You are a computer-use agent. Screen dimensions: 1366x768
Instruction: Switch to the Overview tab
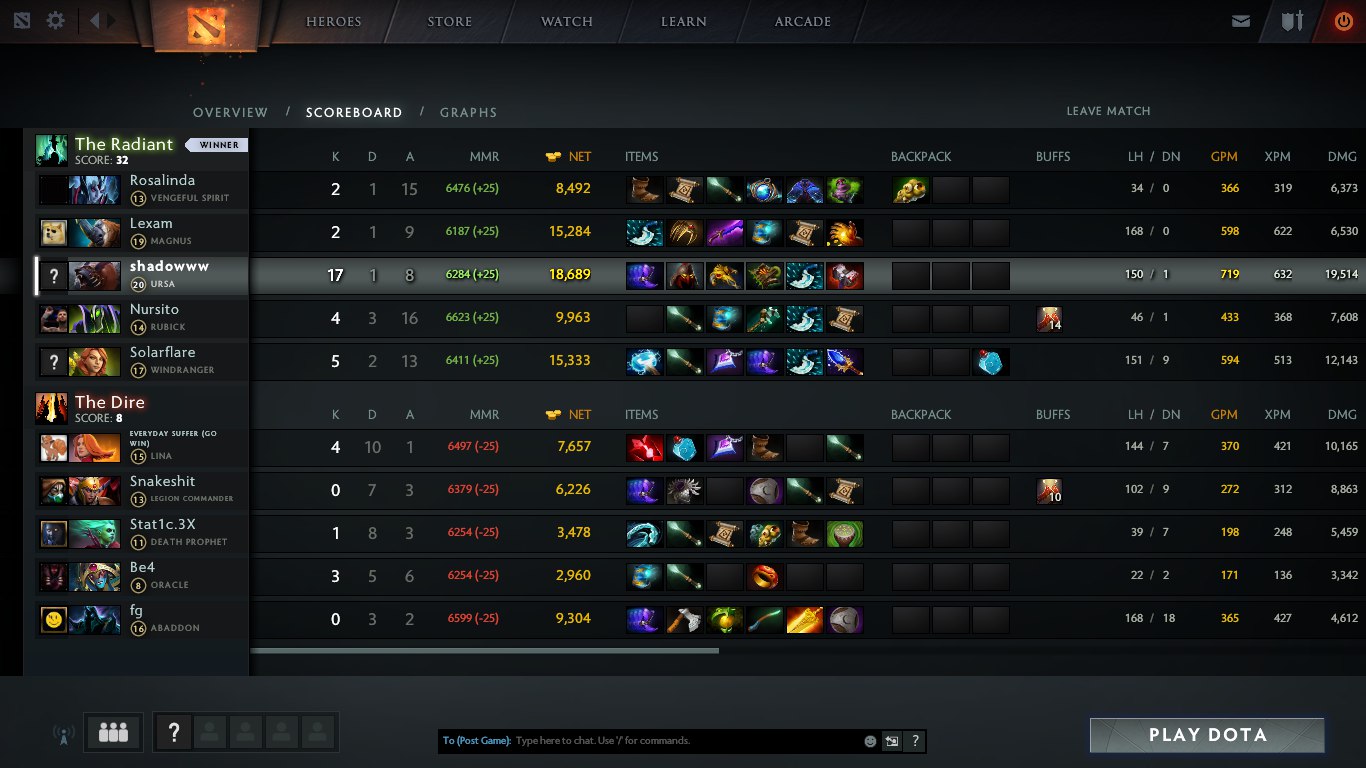230,112
